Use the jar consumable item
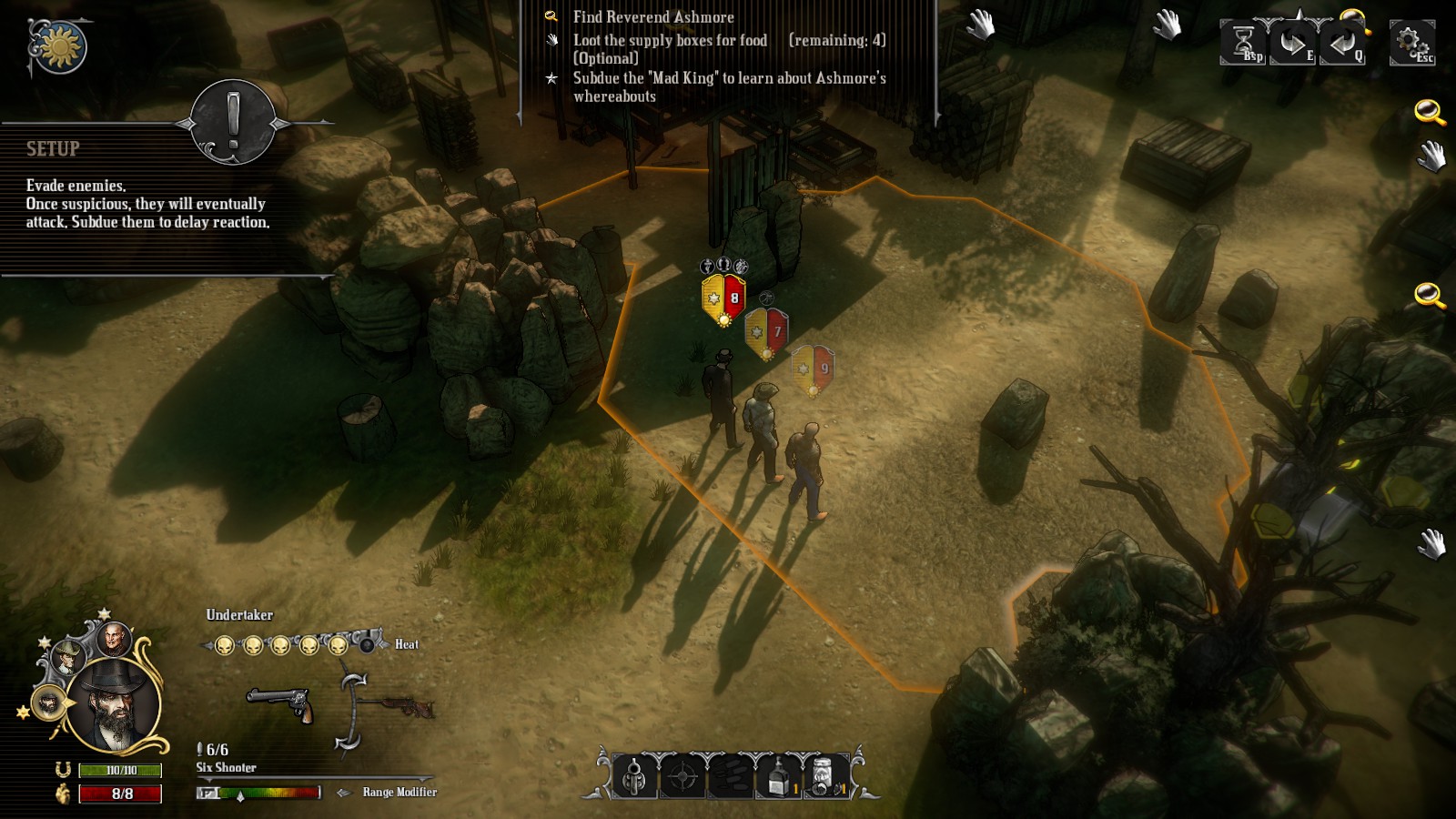 [825, 777]
